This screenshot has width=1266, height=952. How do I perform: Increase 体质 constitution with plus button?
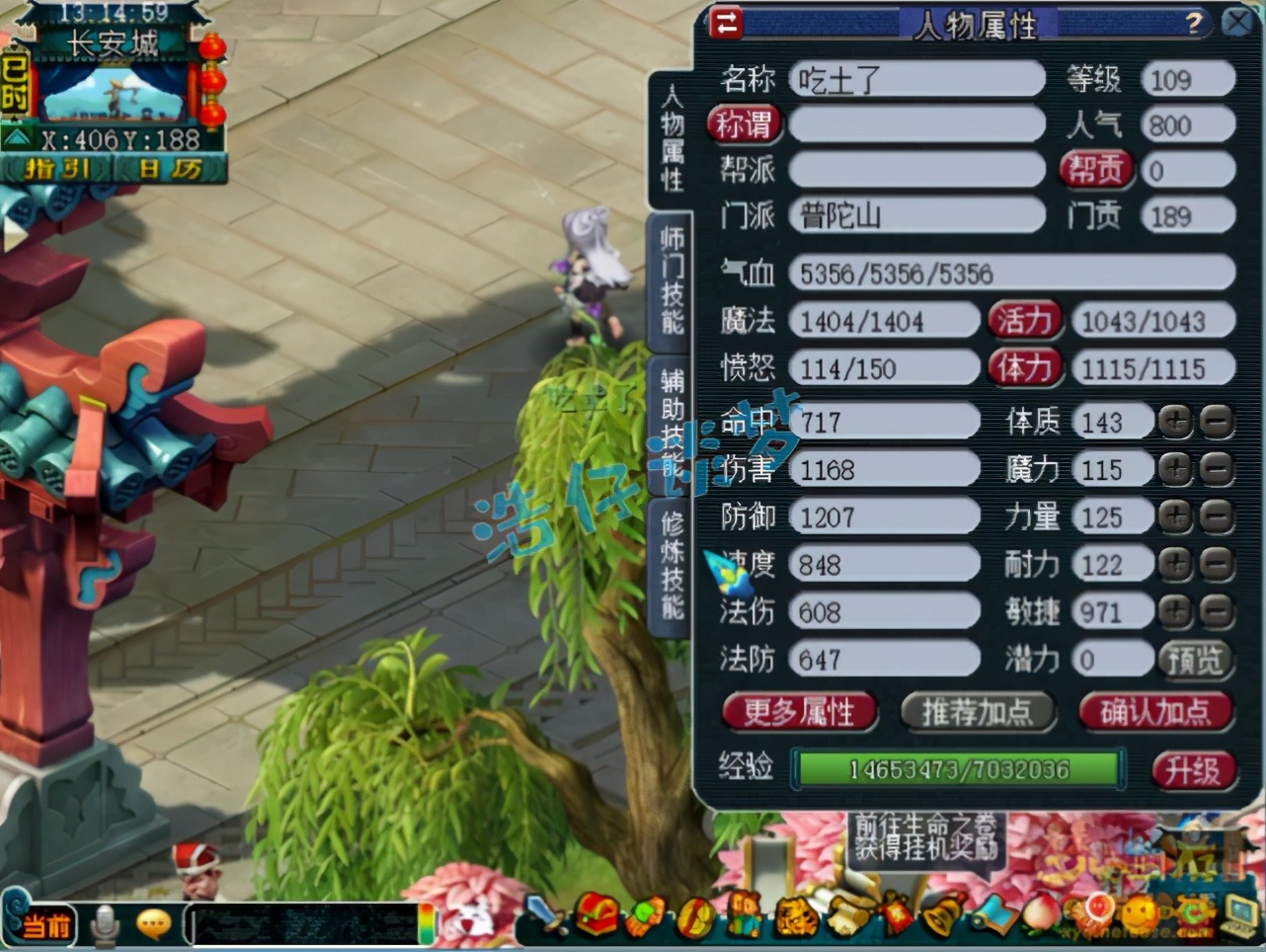coord(1175,422)
